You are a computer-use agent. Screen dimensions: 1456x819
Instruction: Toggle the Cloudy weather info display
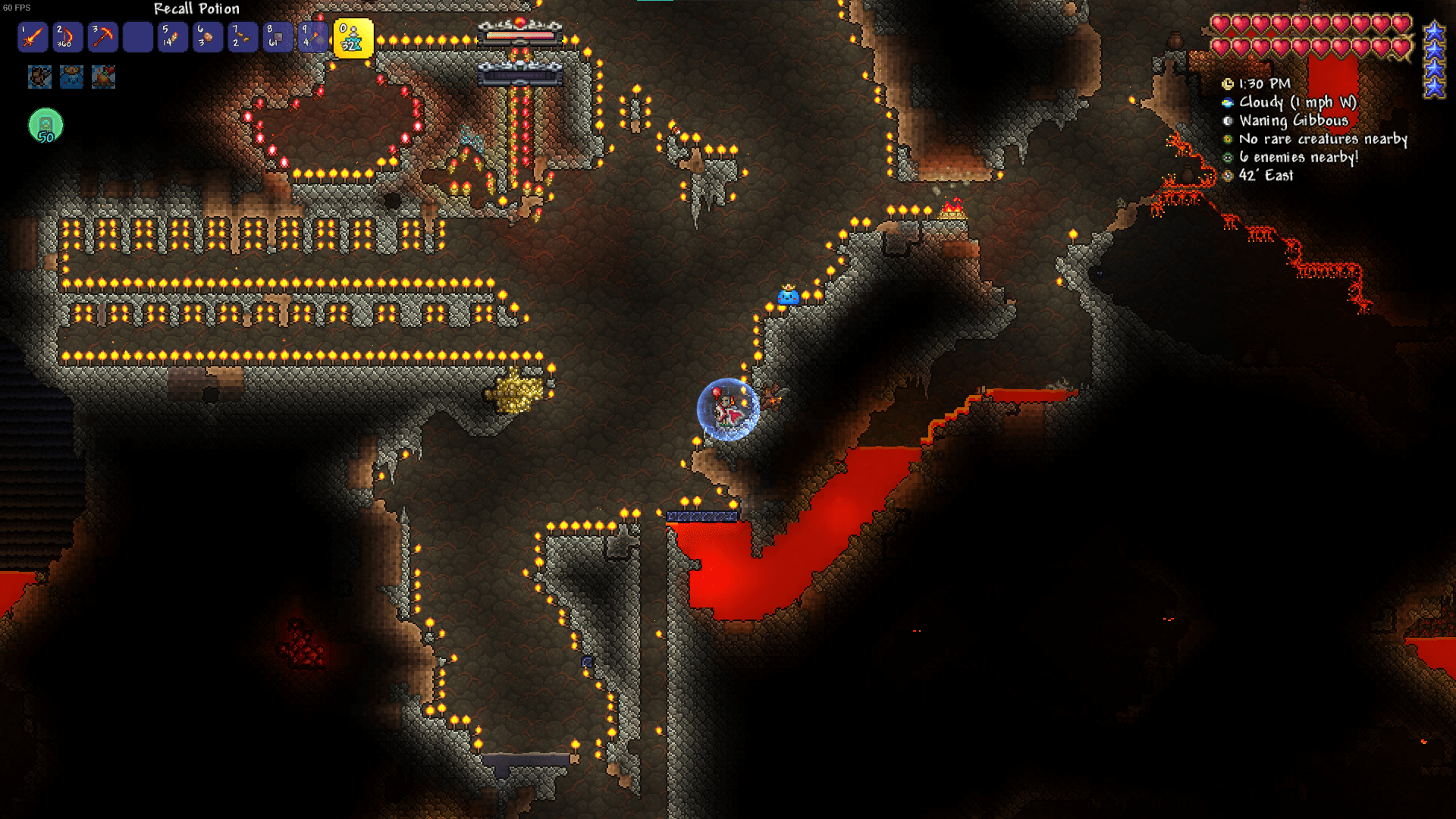point(1228,103)
